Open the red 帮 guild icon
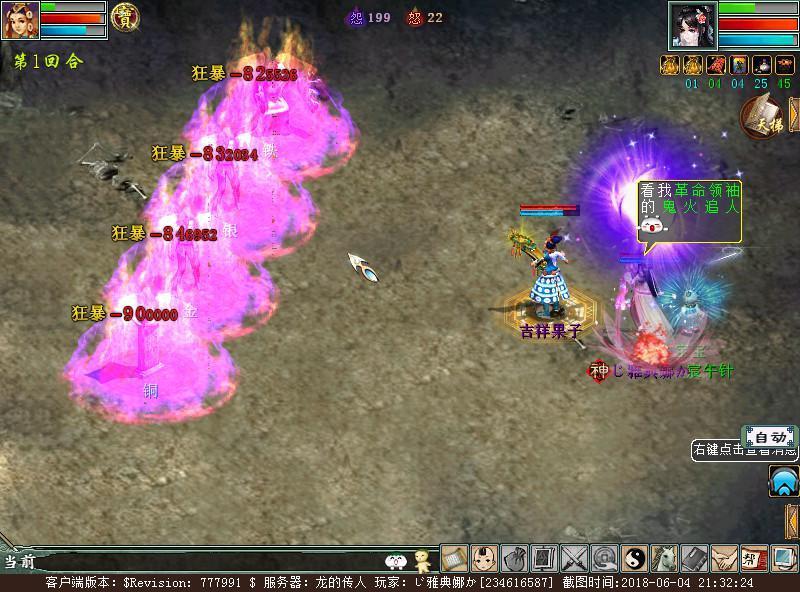This screenshot has height=592, width=800. [754, 558]
